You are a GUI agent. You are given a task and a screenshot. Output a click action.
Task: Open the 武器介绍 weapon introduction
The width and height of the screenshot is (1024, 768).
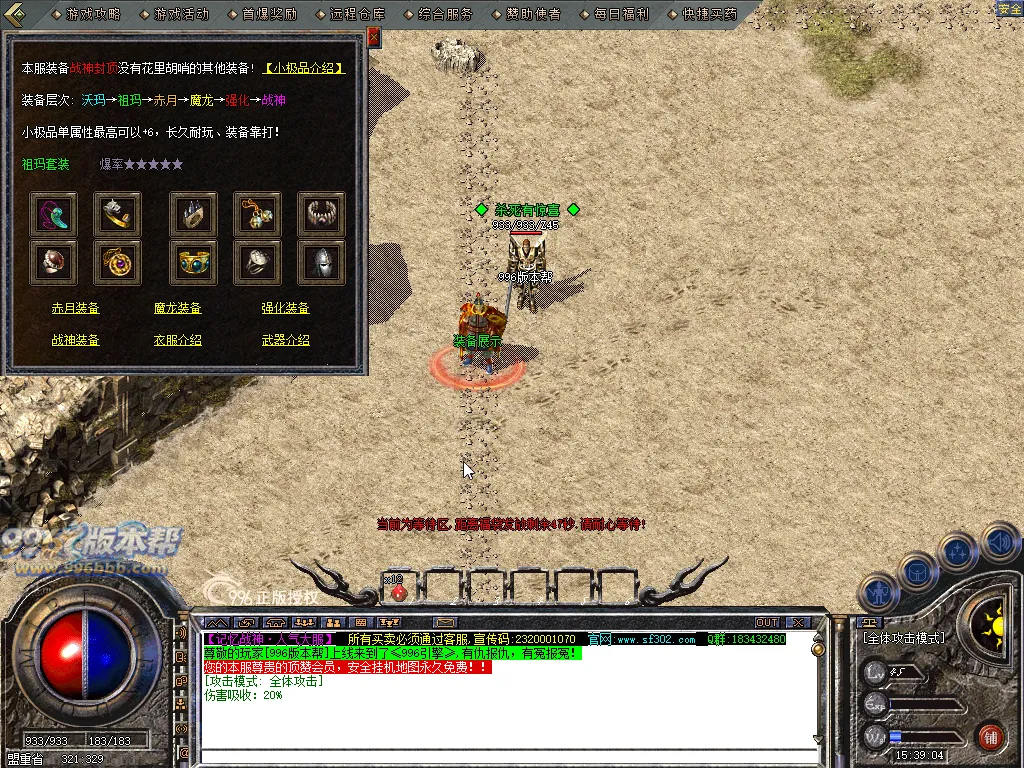coord(286,341)
